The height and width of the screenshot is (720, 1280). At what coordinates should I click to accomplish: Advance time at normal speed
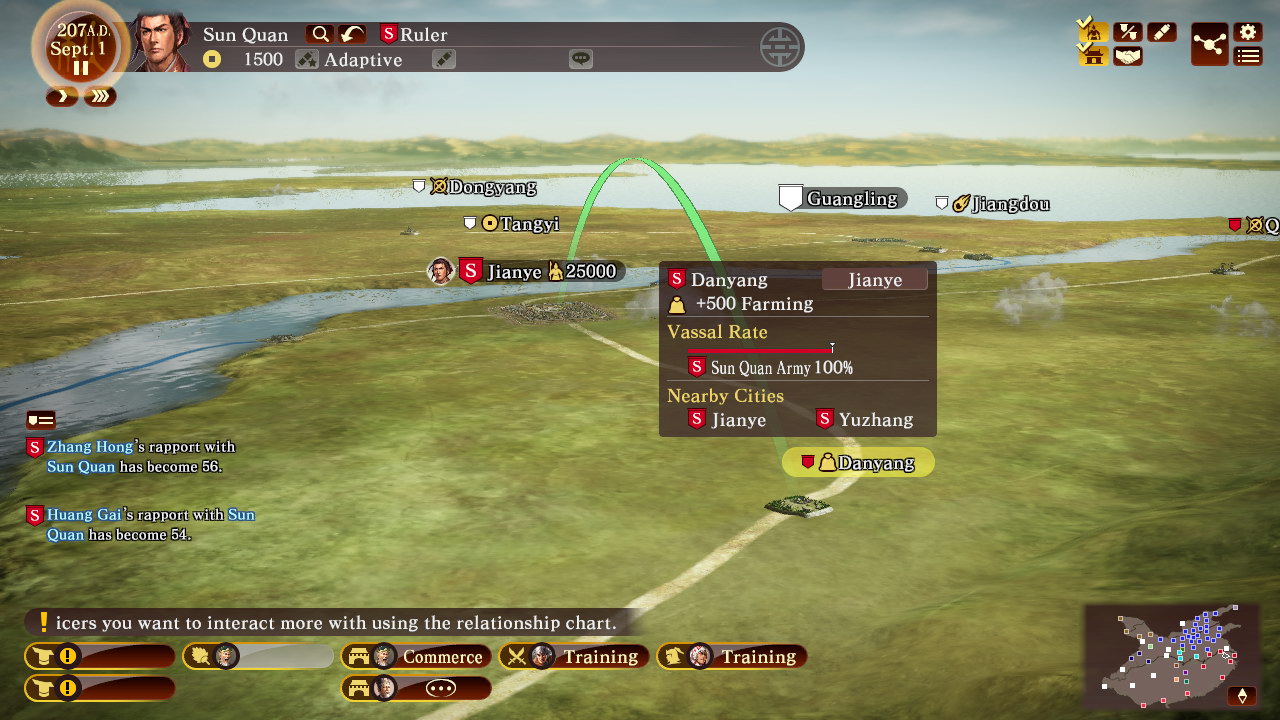pos(62,96)
